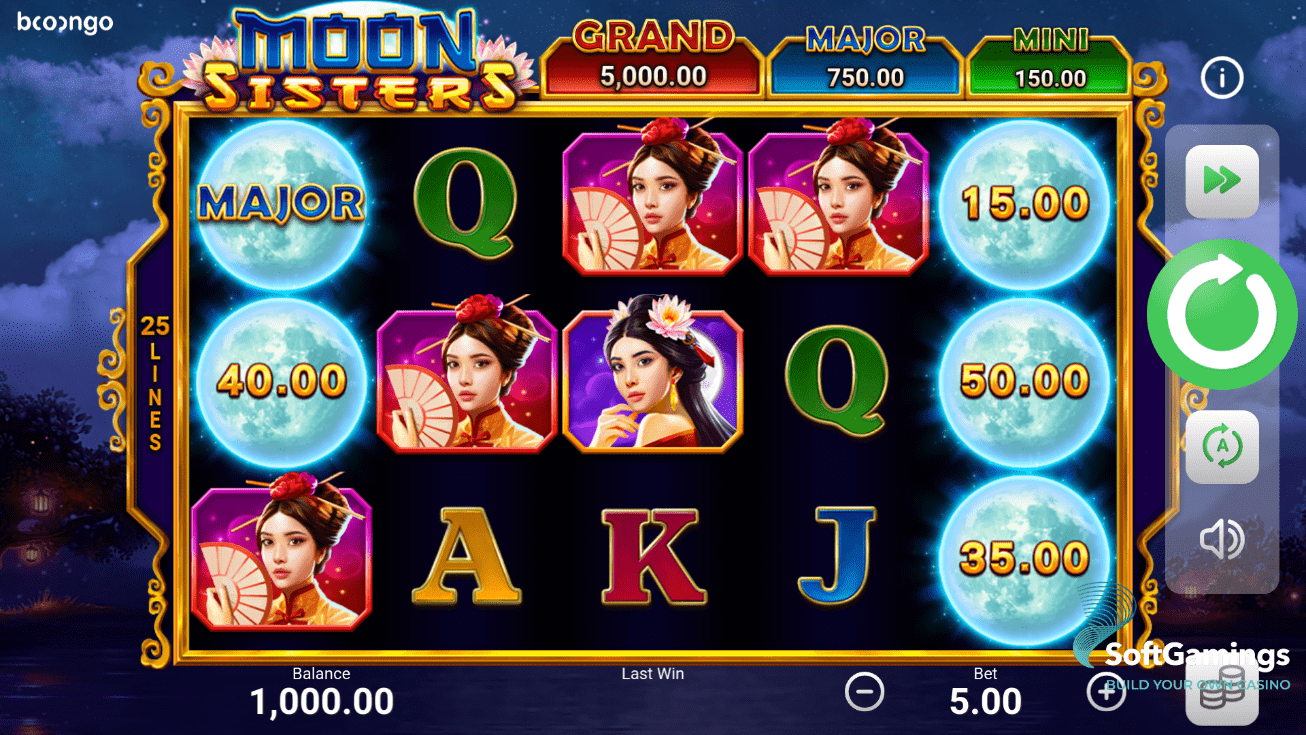The height and width of the screenshot is (735, 1306).
Task: Enable turbo spin mode
Action: point(1221,182)
